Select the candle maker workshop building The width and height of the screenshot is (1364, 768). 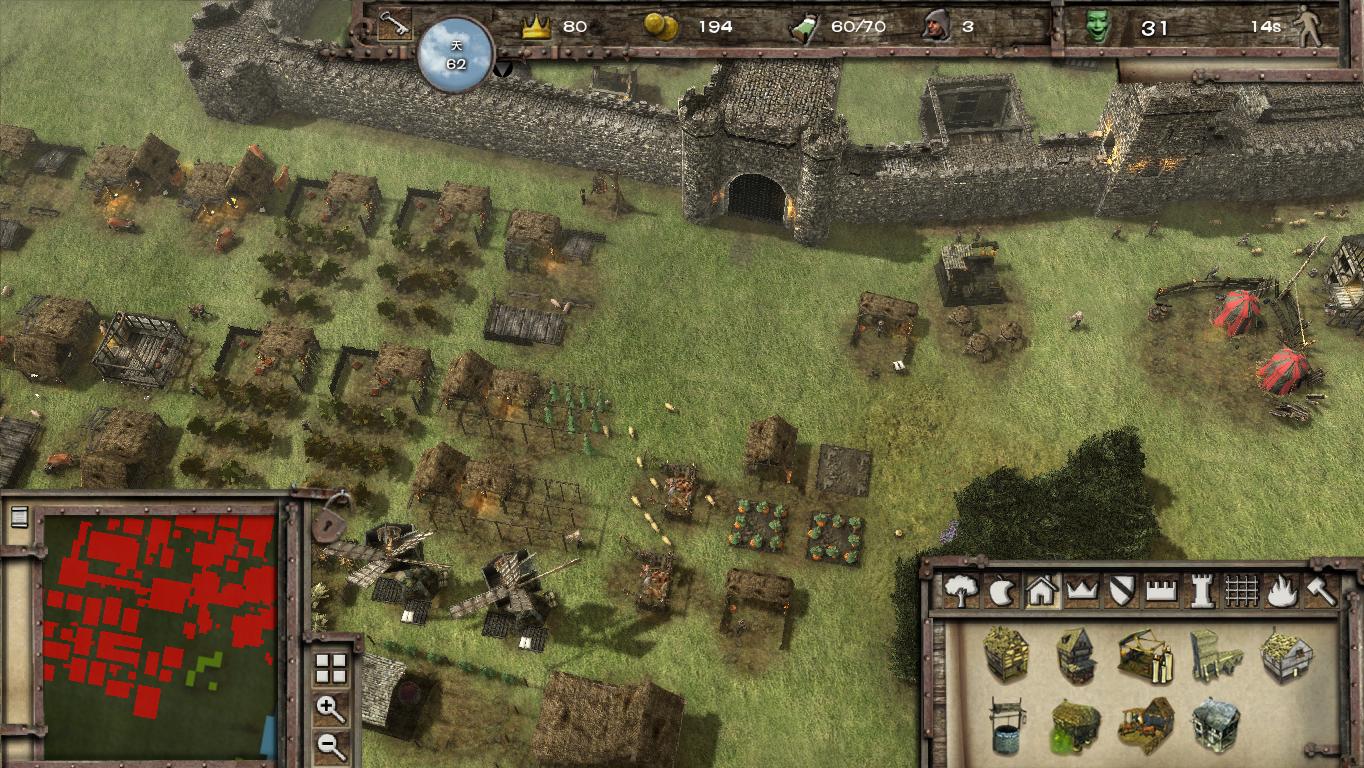click(x=1145, y=655)
